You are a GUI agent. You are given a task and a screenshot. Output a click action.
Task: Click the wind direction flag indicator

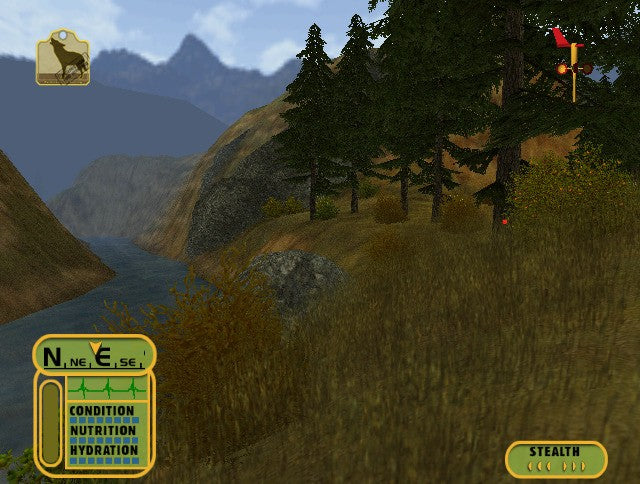pyautogui.click(x=571, y=63)
